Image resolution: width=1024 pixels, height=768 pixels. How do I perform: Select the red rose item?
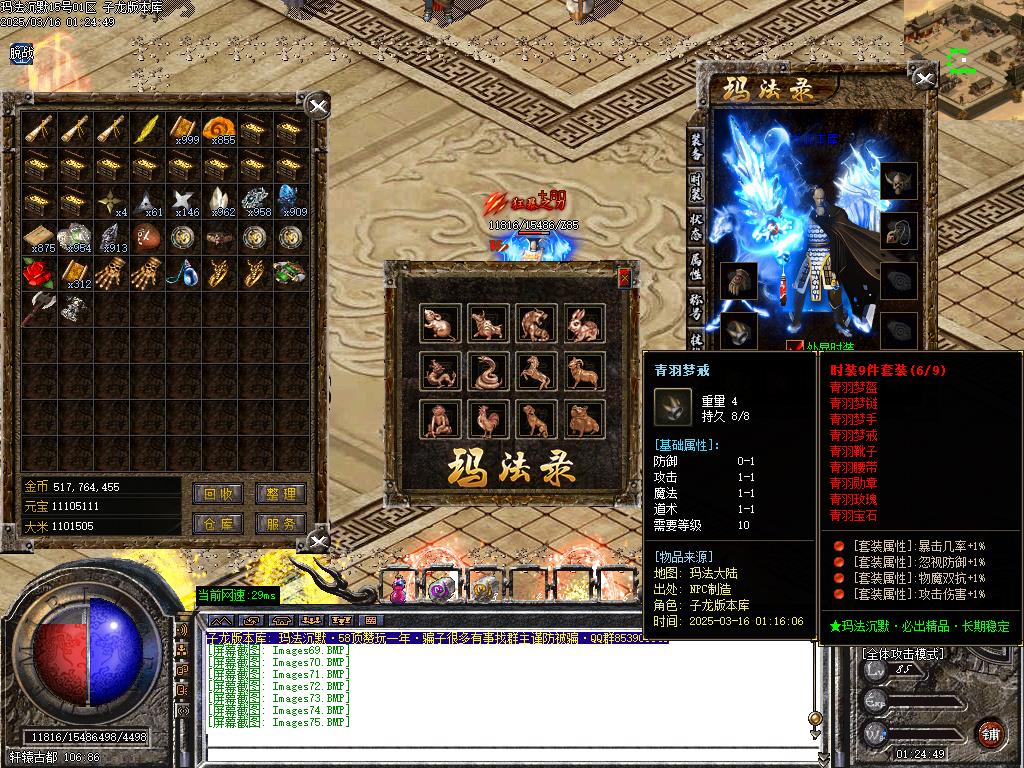[39, 272]
